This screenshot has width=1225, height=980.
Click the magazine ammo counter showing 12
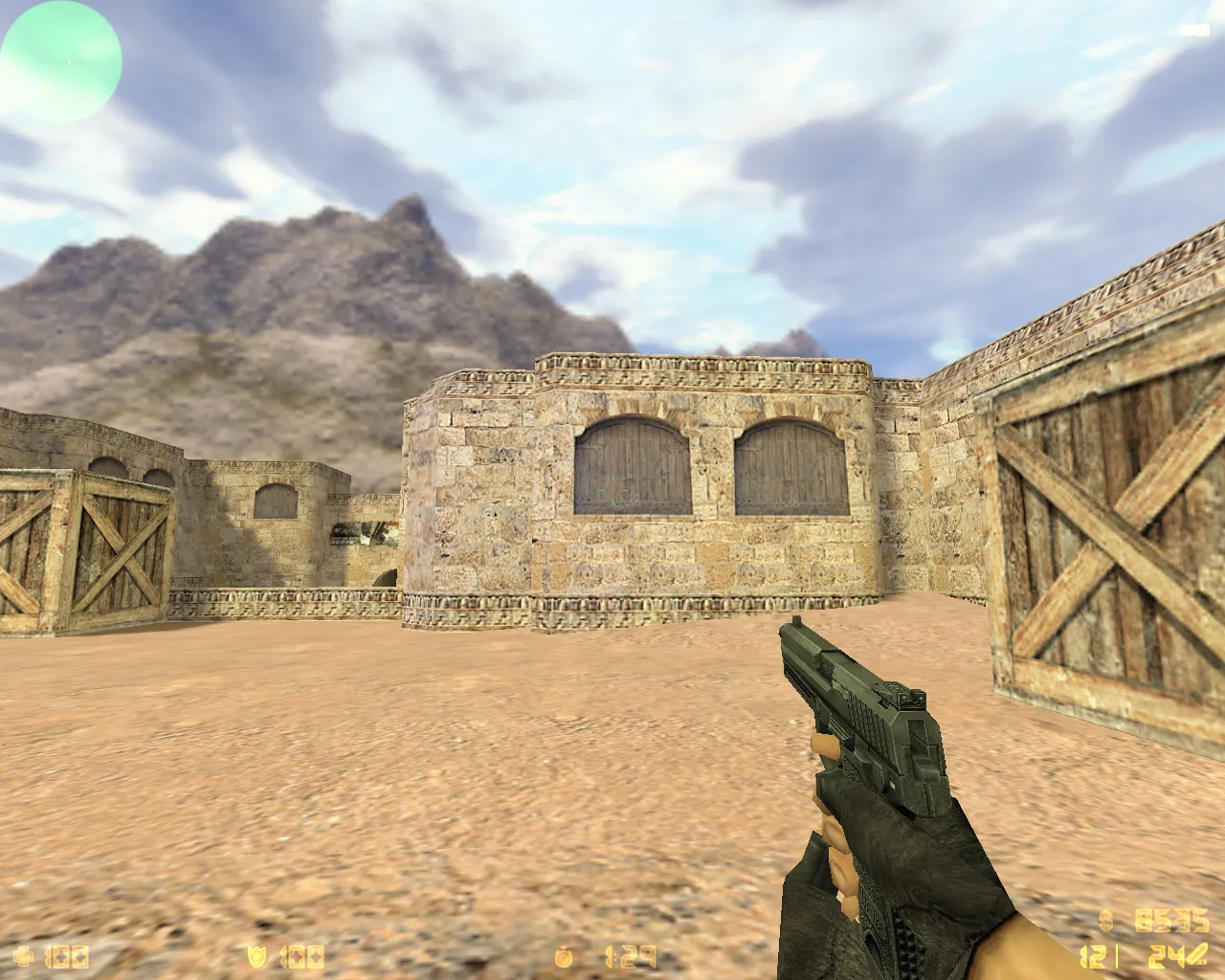(1093, 957)
